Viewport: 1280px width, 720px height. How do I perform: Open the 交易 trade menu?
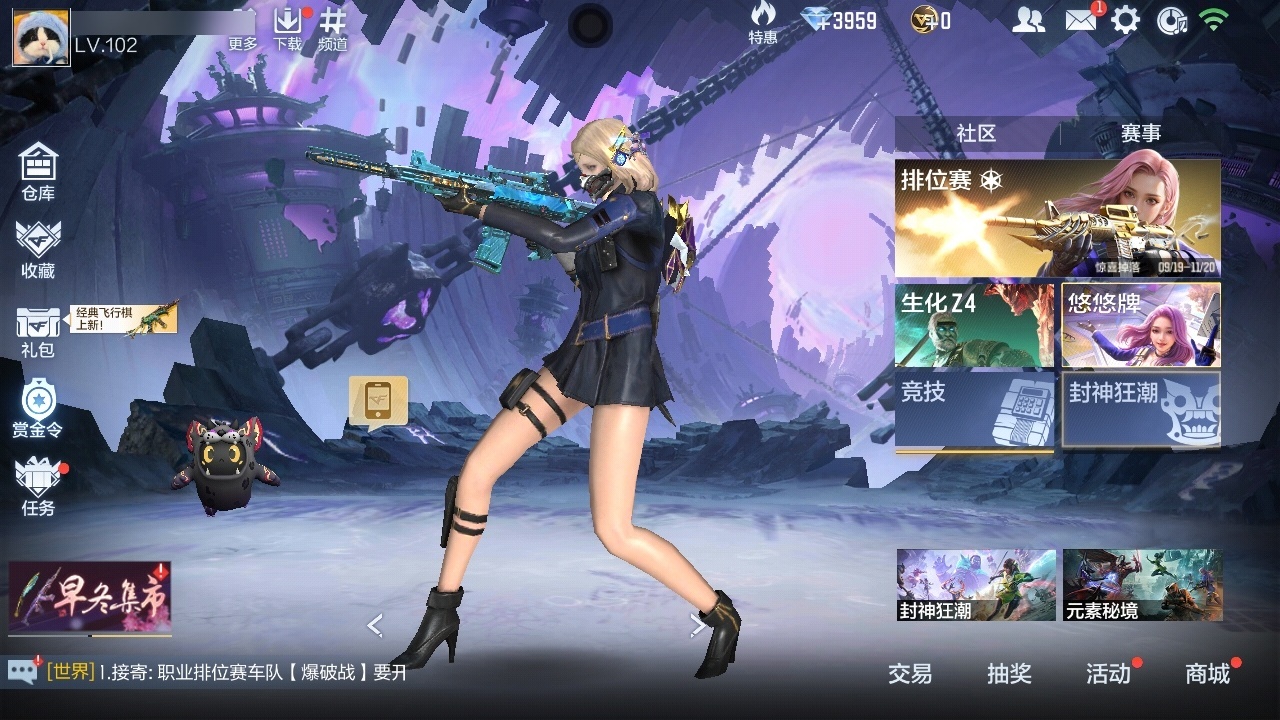pyautogui.click(x=910, y=674)
